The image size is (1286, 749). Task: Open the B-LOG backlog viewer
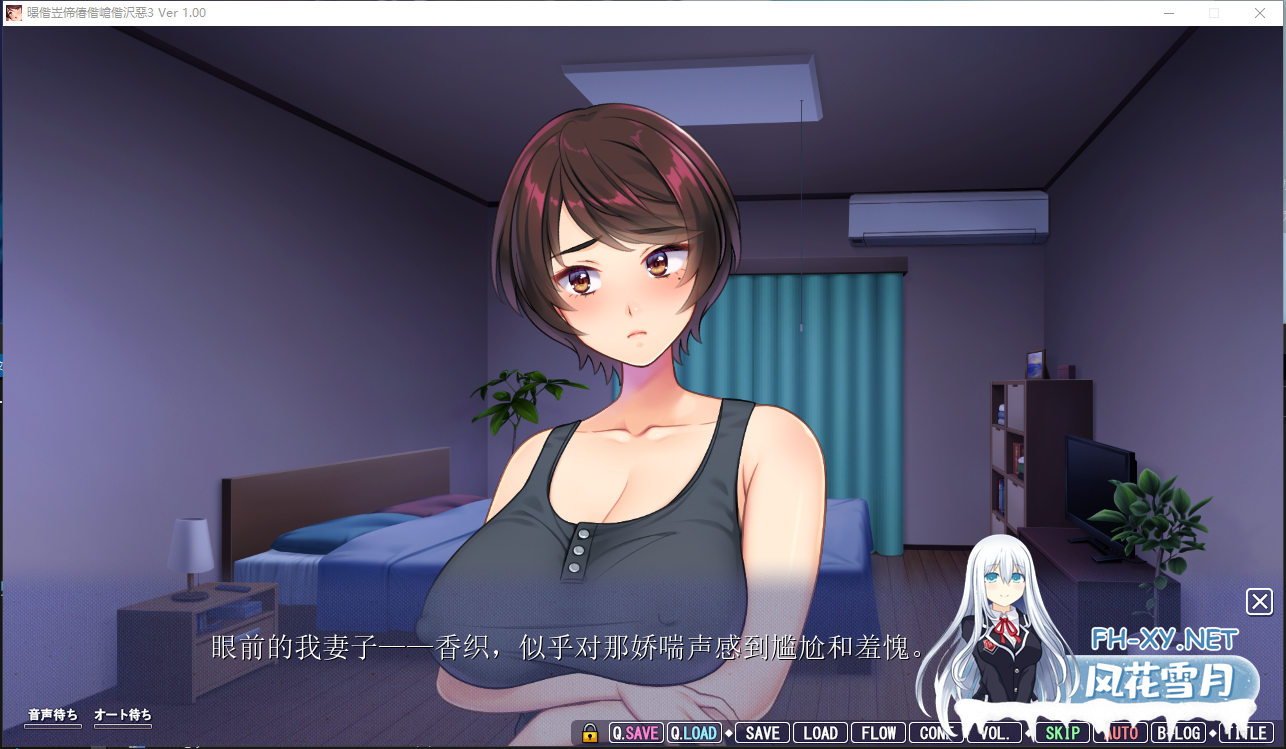tap(1178, 732)
